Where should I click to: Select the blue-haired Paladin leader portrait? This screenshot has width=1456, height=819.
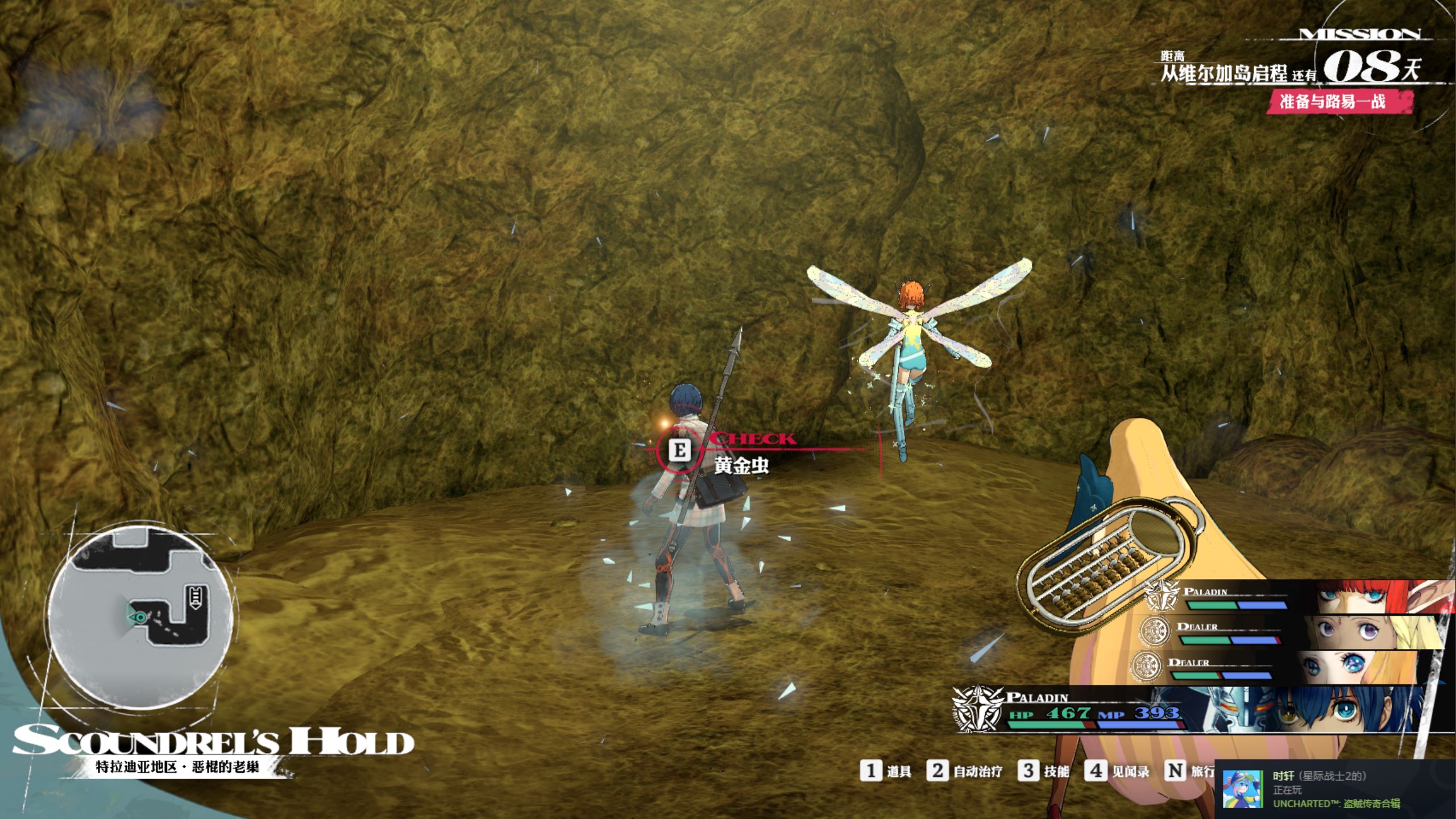tap(1325, 708)
